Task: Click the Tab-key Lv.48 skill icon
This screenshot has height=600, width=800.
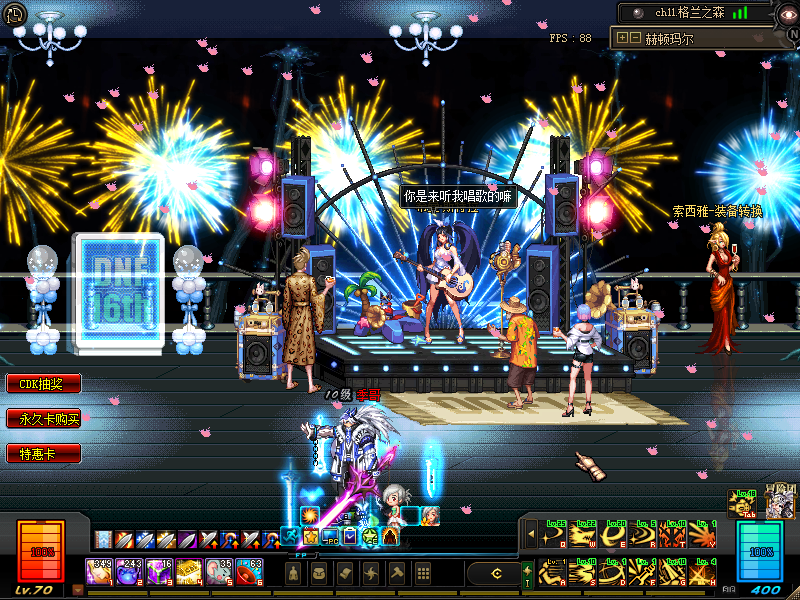Action: (743, 504)
